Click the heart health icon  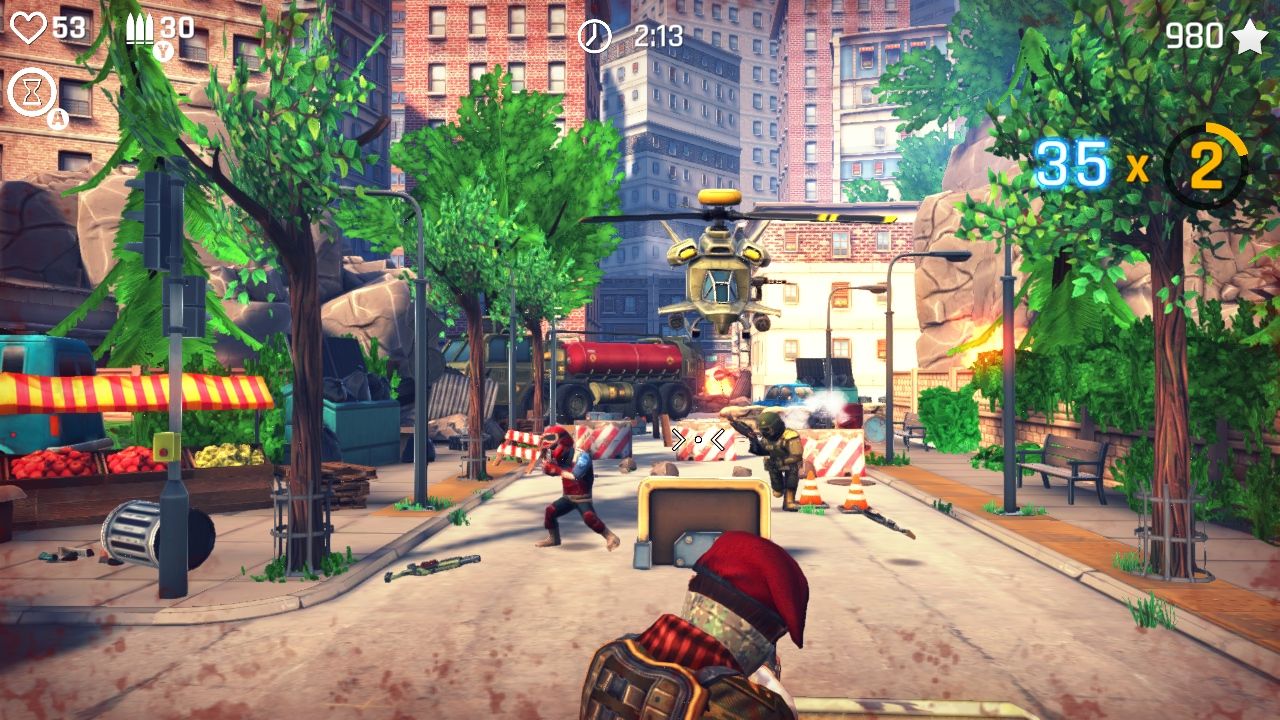(x=30, y=29)
